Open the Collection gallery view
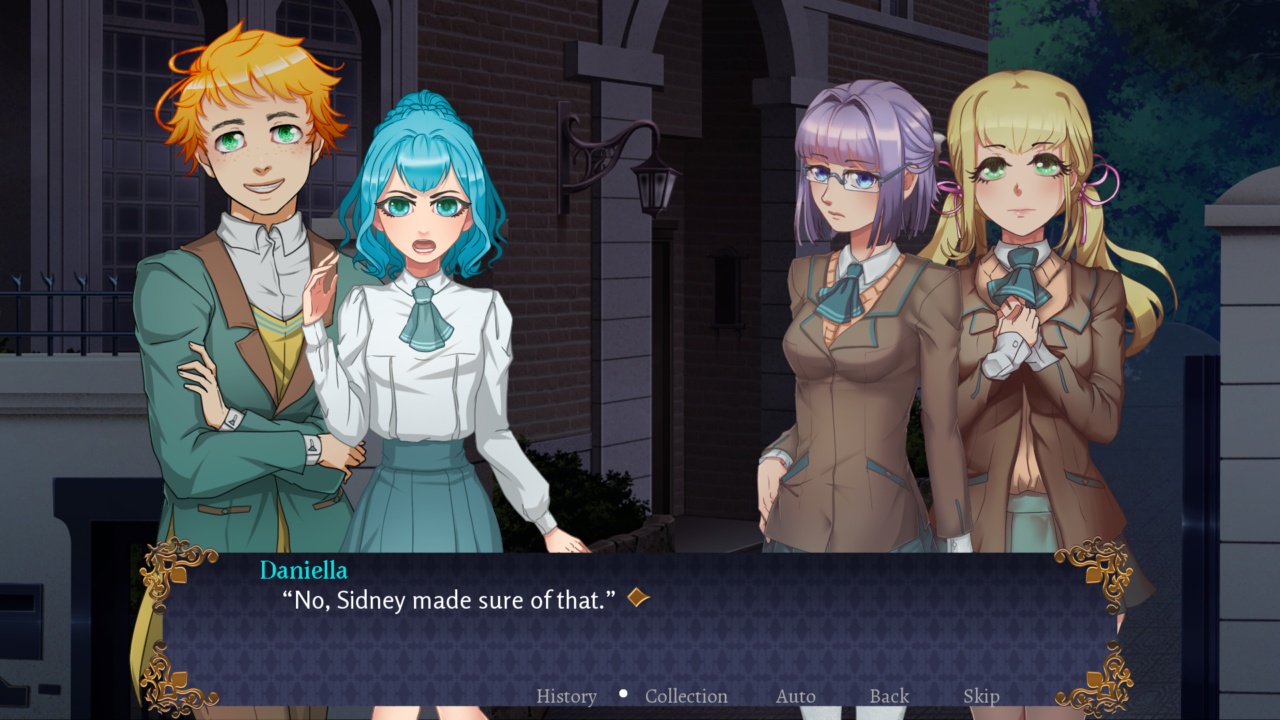 pyautogui.click(x=686, y=695)
